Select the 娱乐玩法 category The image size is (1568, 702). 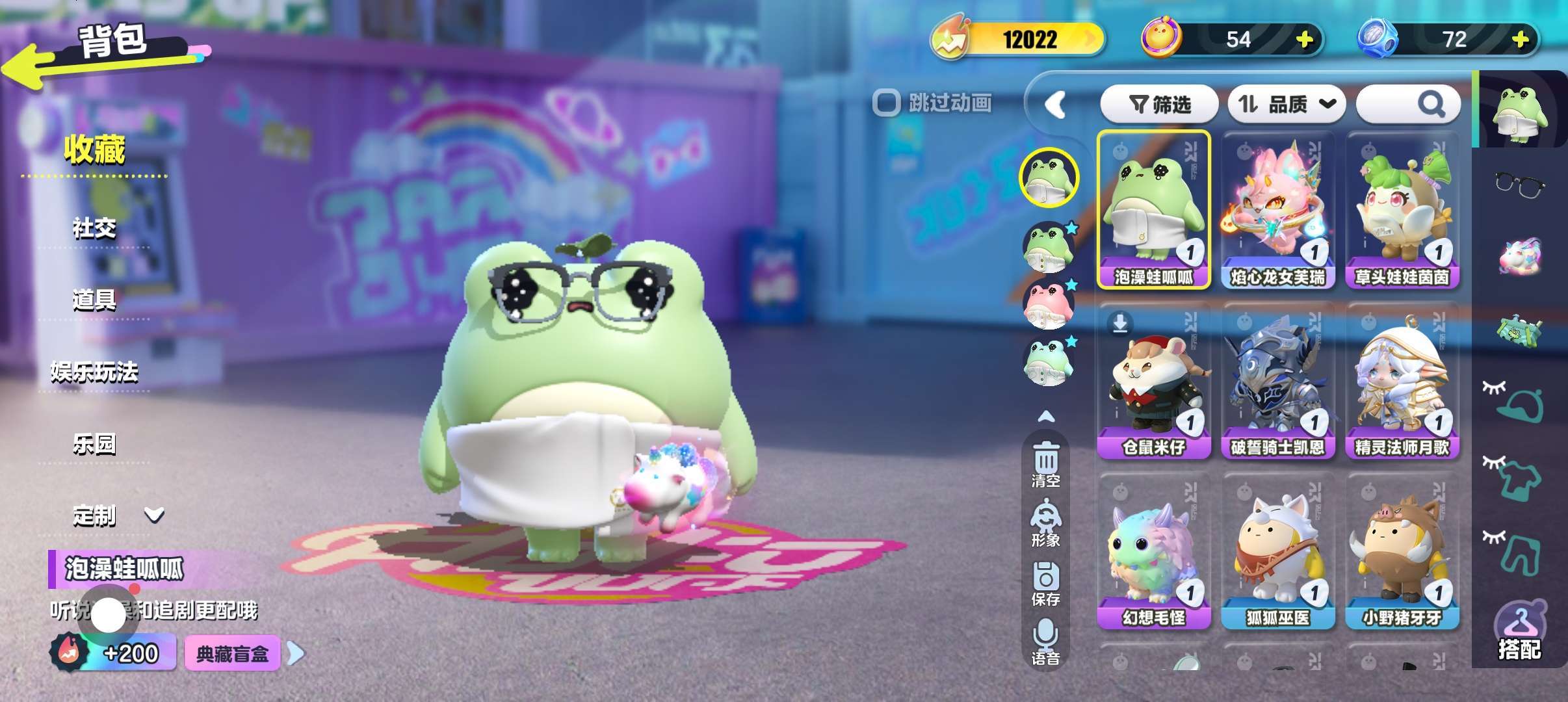(94, 372)
